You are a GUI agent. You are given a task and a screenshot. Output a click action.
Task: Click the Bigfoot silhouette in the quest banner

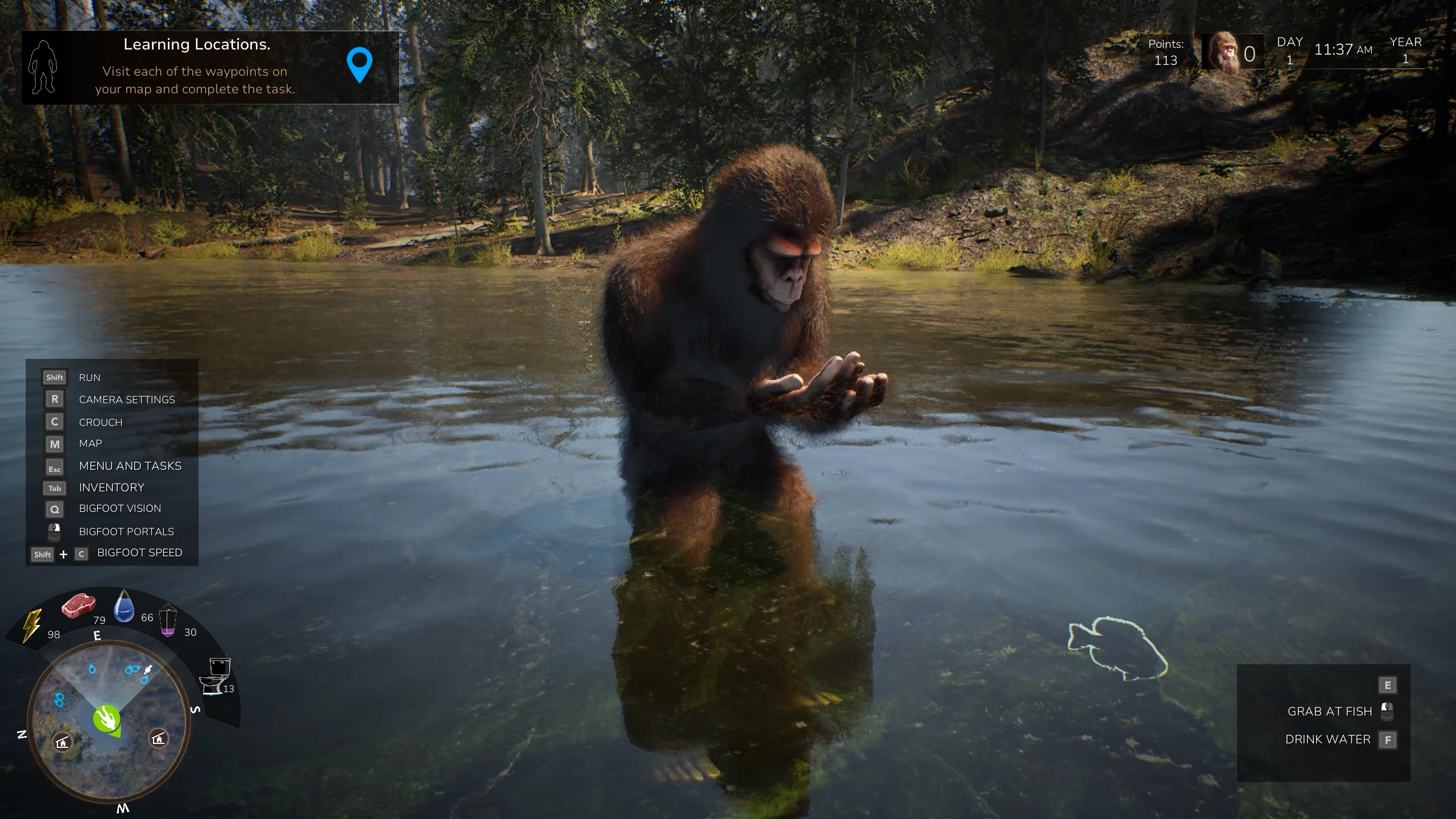(42, 67)
